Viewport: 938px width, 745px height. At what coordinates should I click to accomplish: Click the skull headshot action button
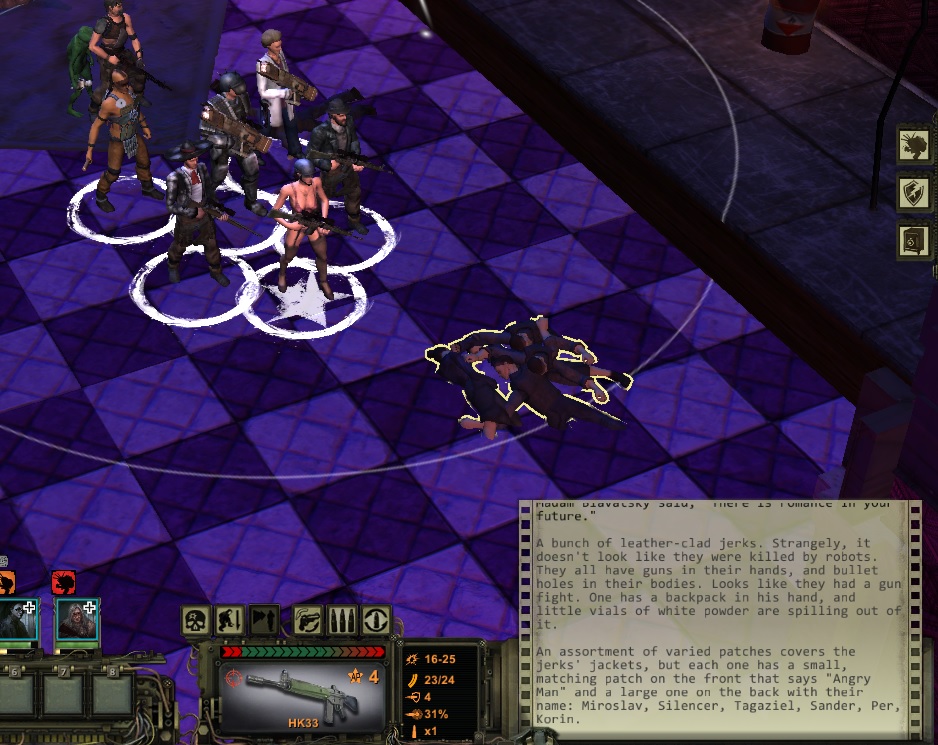point(195,621)
